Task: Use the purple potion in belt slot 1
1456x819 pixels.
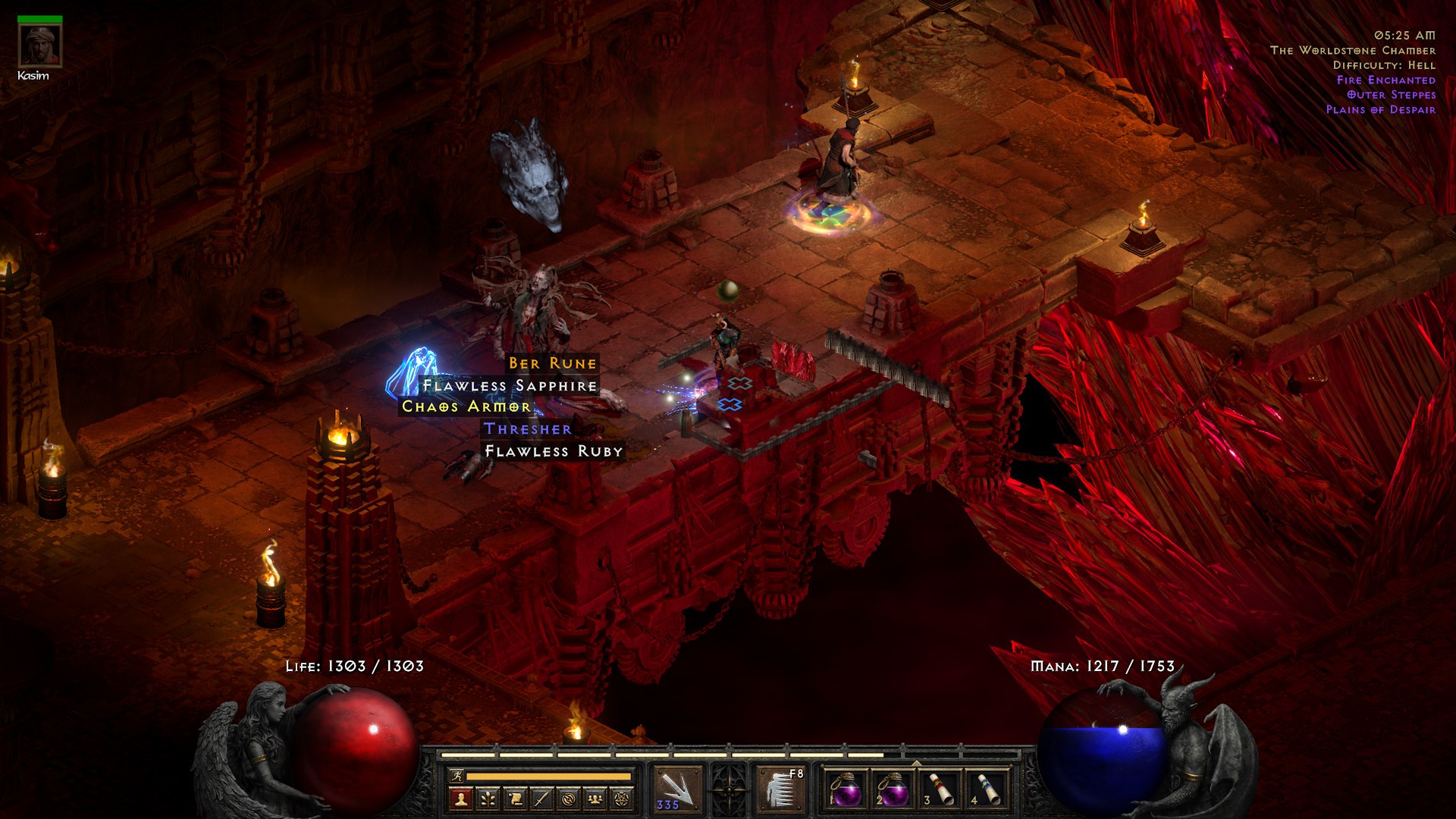Action: coord(846,789)
